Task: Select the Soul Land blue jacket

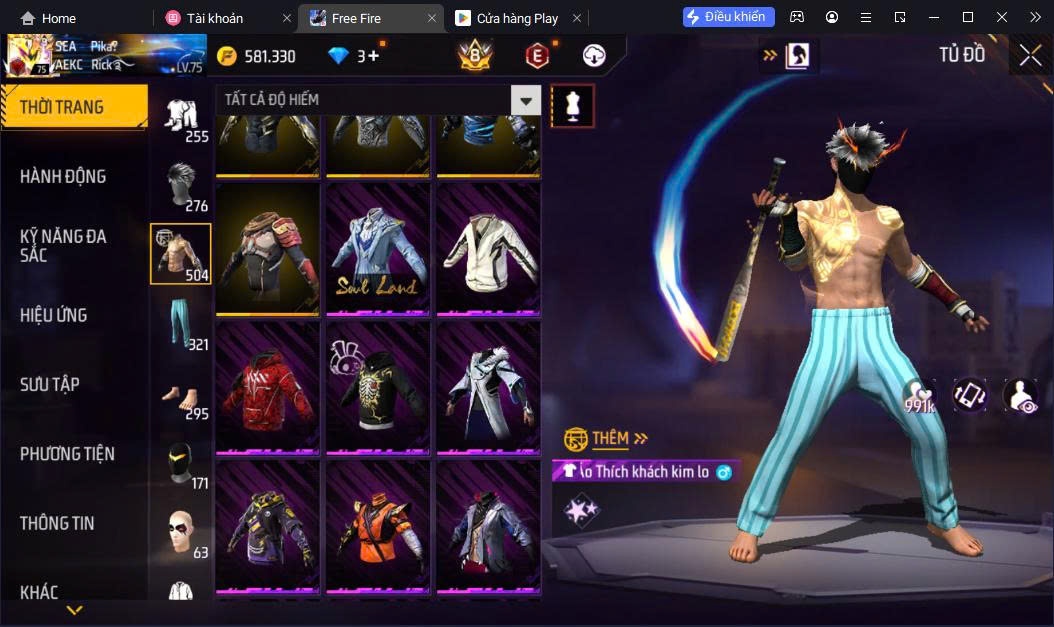Action: tap(378, 250)
